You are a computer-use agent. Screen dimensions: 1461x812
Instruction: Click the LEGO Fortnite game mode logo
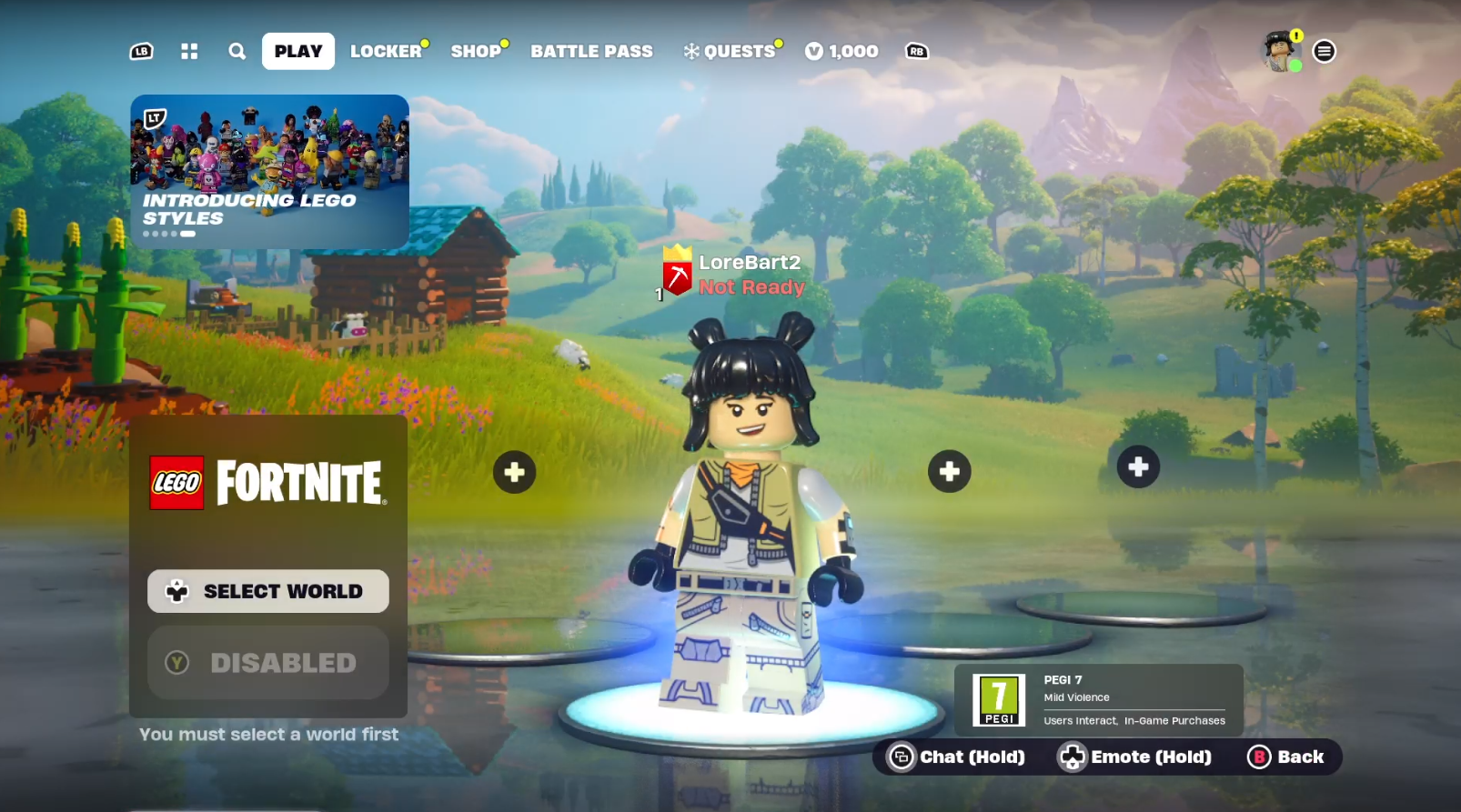click(x=268, y=482)
